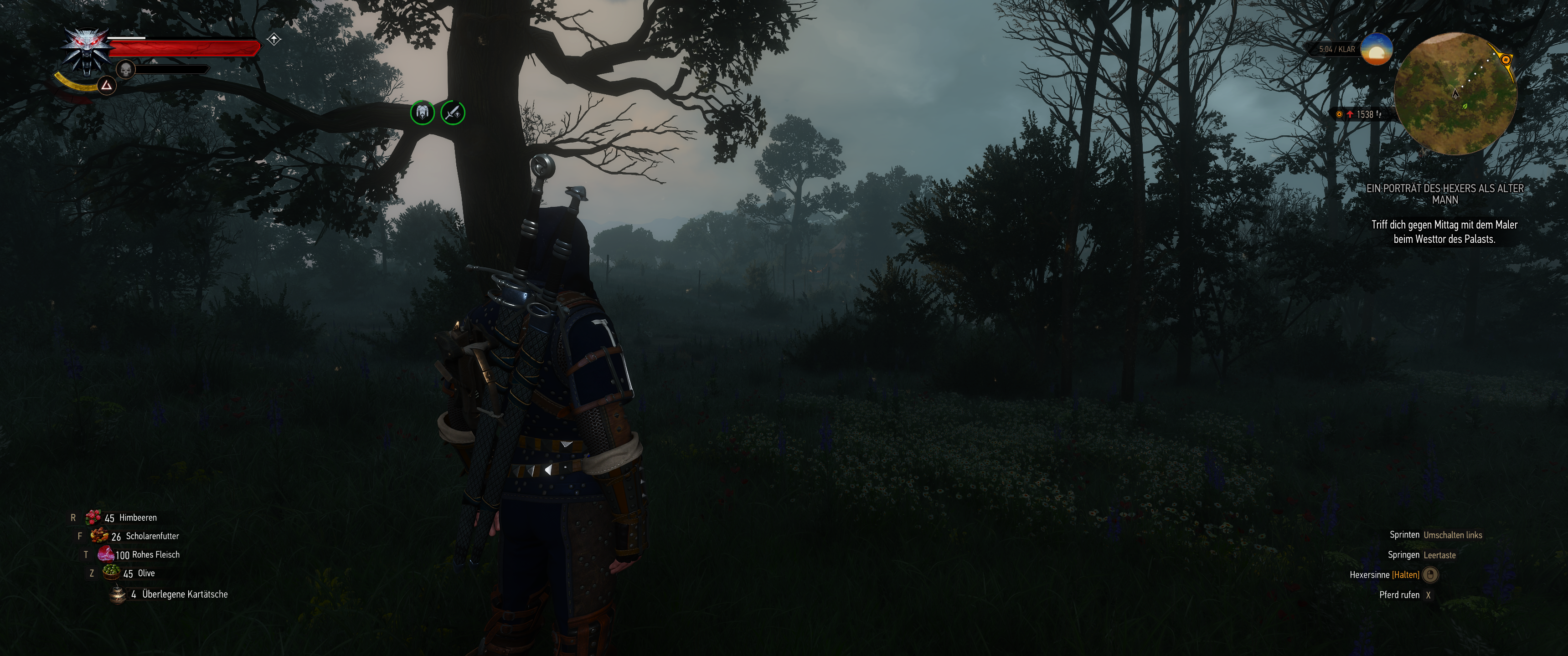Click the Überlegene Kartätsche bomb icon
This screenshot has width=1568, height=656.
[x=118, y=593]
